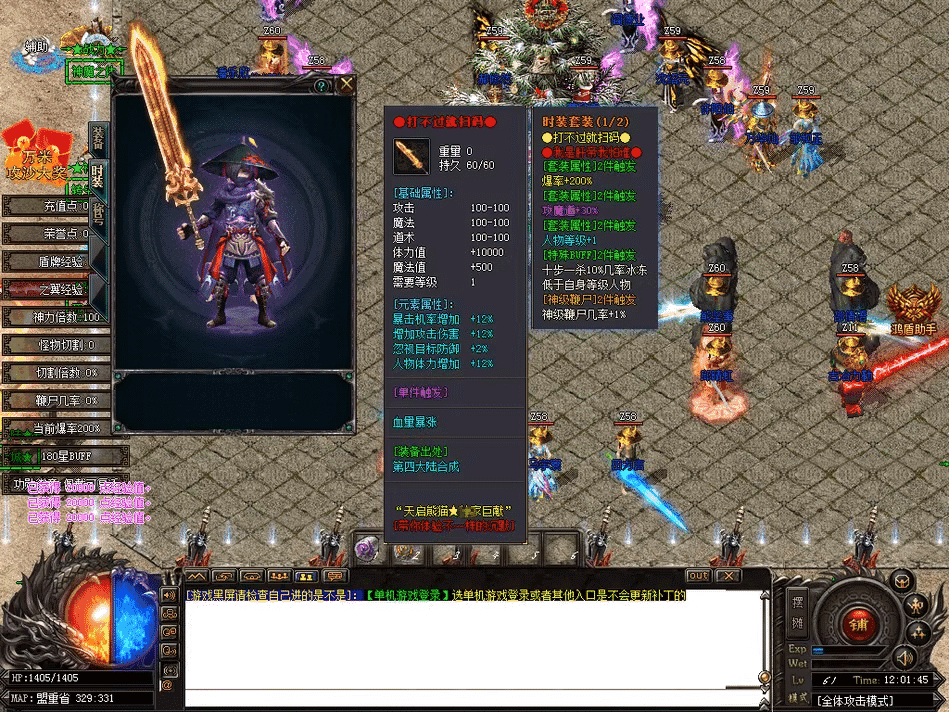
Task: Select the purple orb hotbar slot
Action: coord(367,550)
